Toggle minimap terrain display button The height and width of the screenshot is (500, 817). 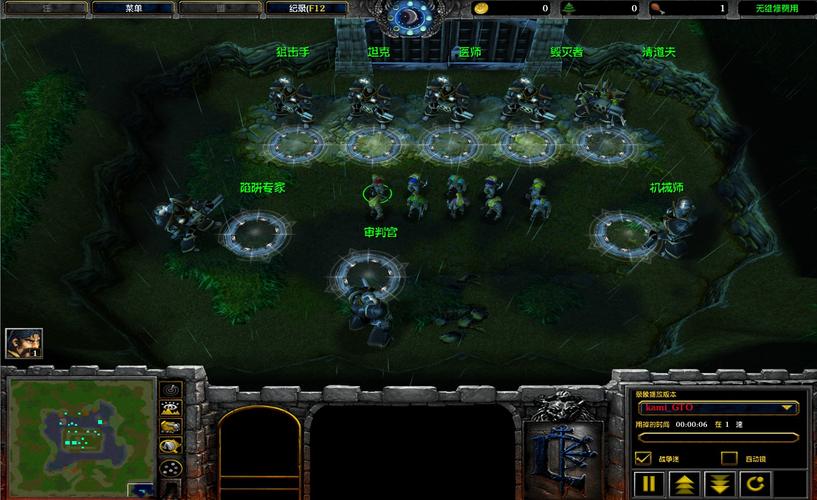[171, 408]
